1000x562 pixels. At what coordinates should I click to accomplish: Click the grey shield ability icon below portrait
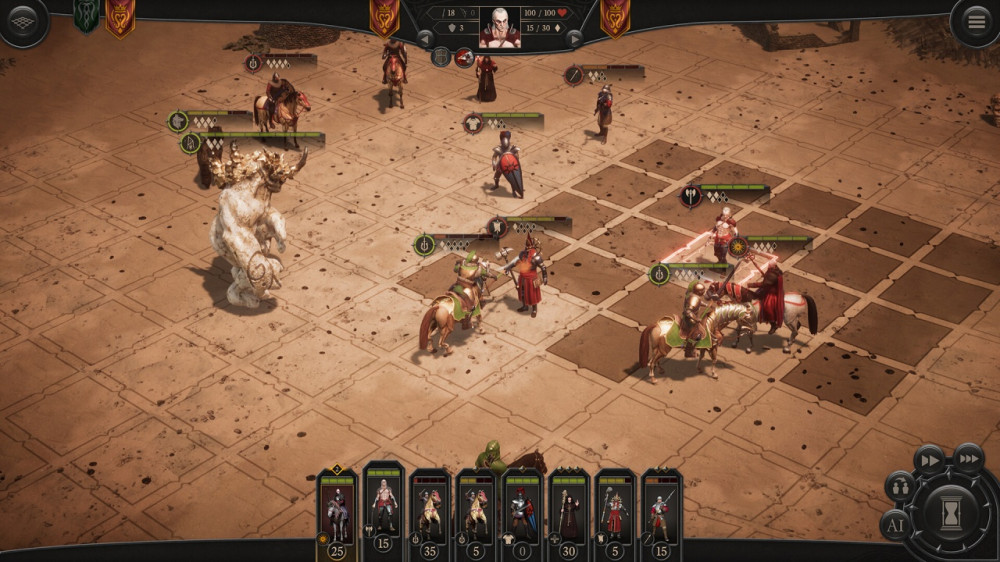coord(441,57)
